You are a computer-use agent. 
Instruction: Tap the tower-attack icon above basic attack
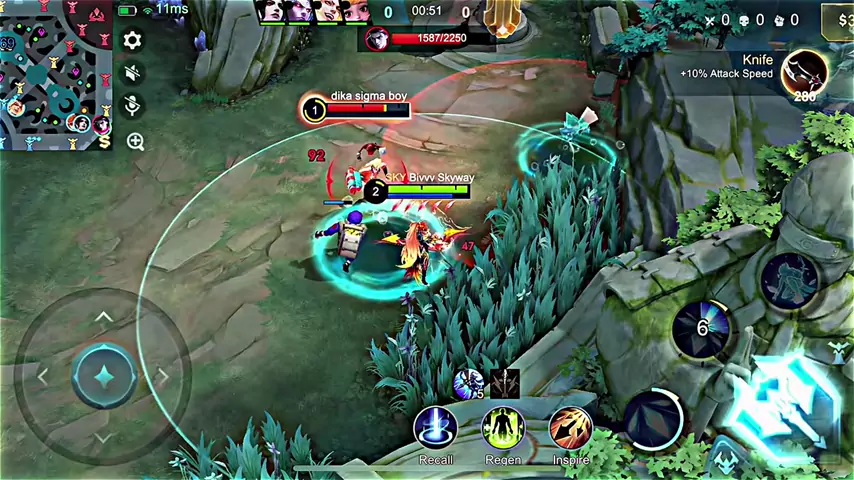pos(837,350)
